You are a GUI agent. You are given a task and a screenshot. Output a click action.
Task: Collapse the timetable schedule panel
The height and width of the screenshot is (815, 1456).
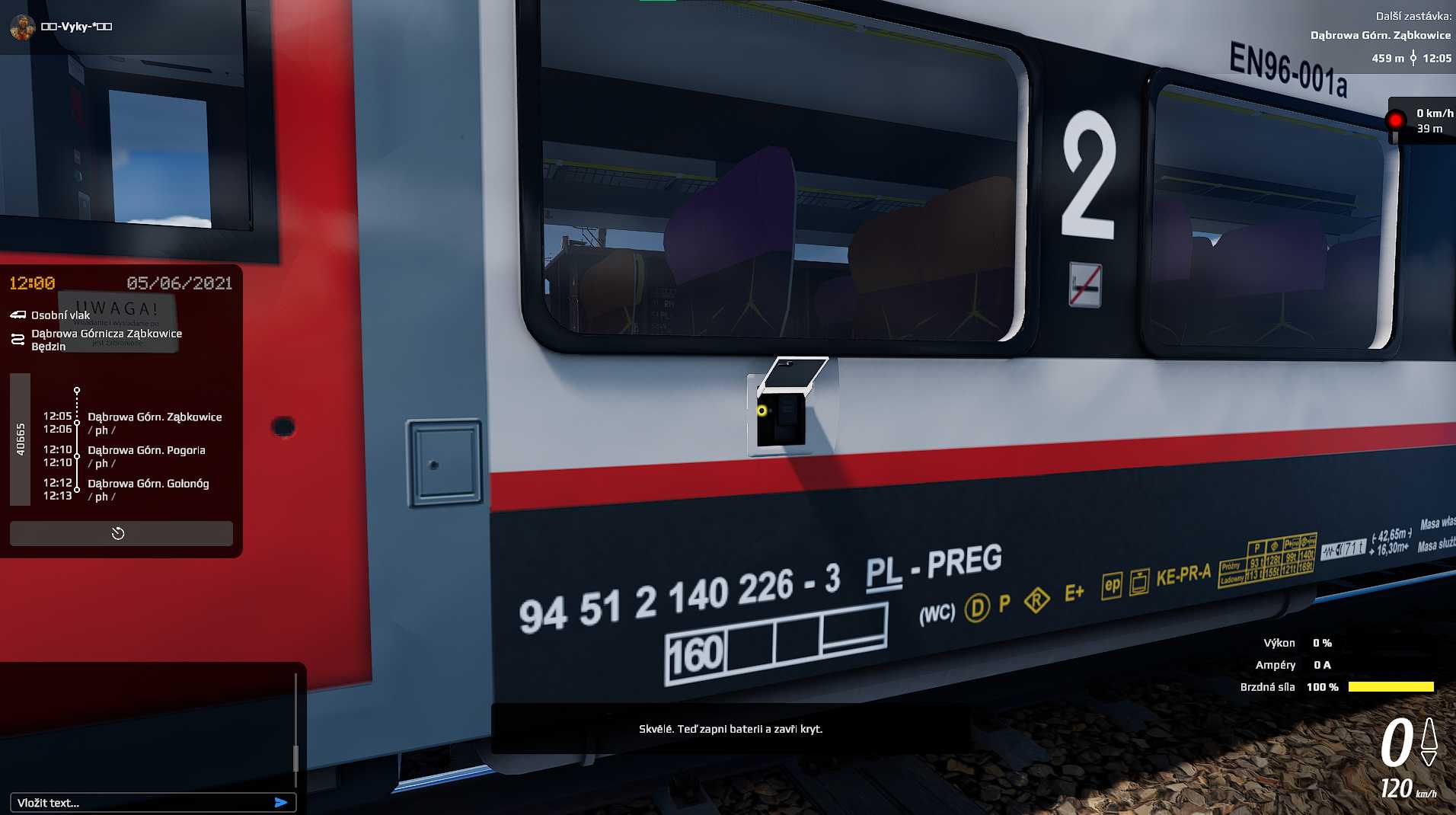120,533
